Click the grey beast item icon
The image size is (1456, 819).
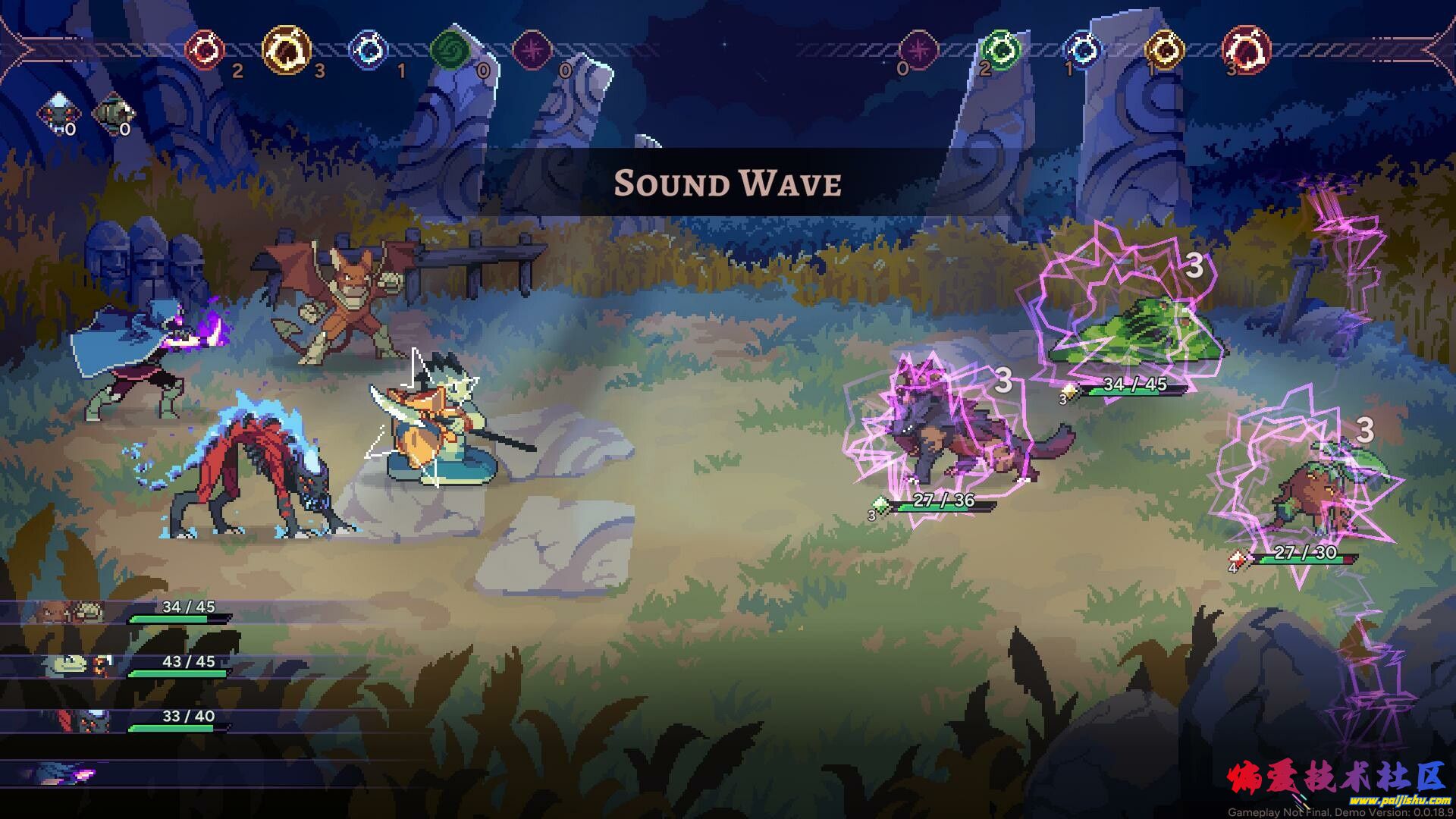tap(113, 112)
